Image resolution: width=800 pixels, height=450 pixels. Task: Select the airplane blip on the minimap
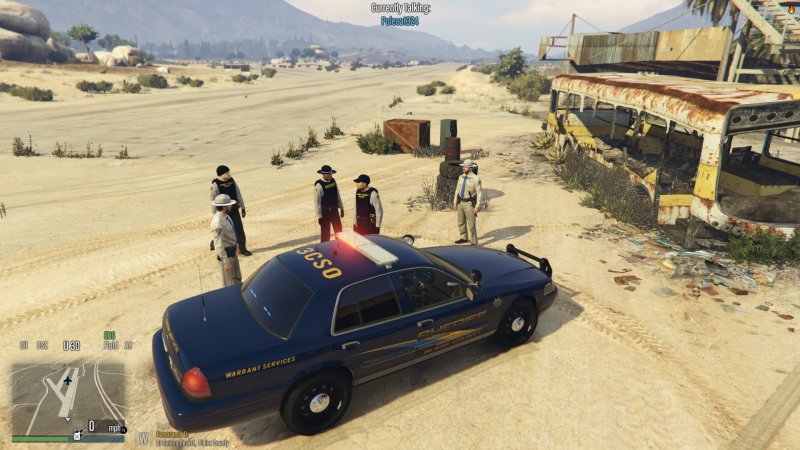(x=68, y=380)
